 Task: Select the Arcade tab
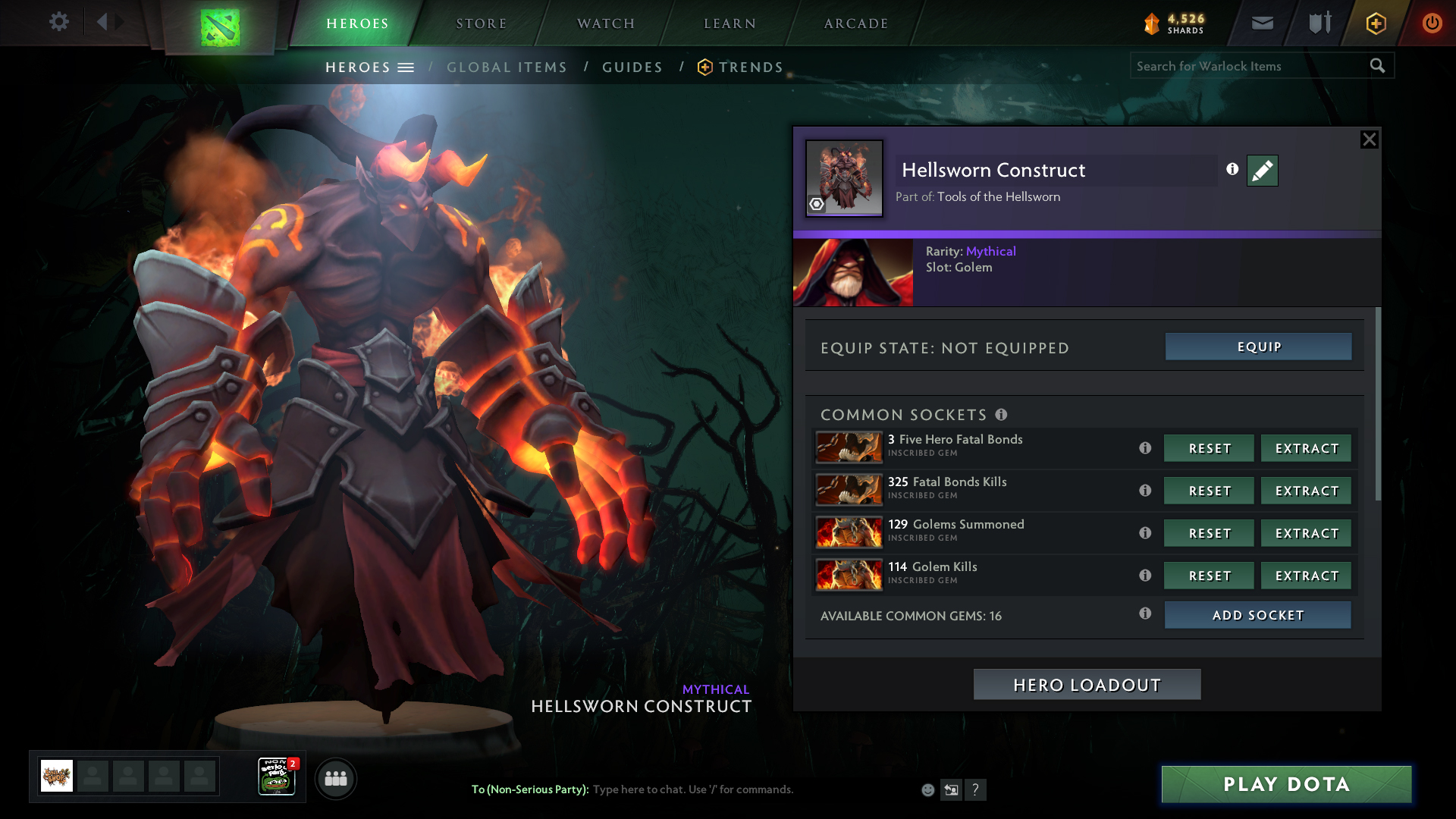point(856,24)
